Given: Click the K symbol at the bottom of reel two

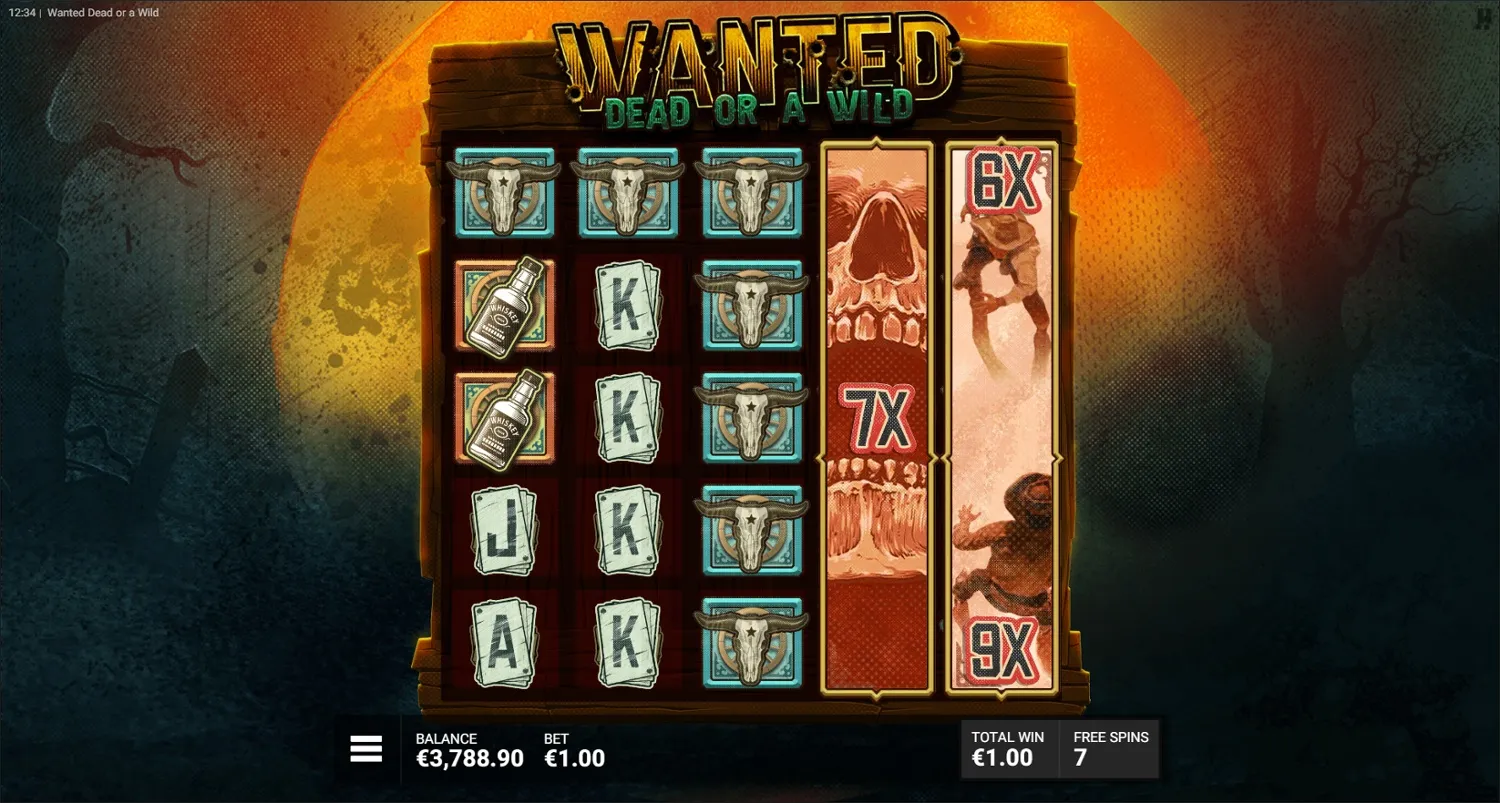Looking at the screenshot, I should [628, 645].
